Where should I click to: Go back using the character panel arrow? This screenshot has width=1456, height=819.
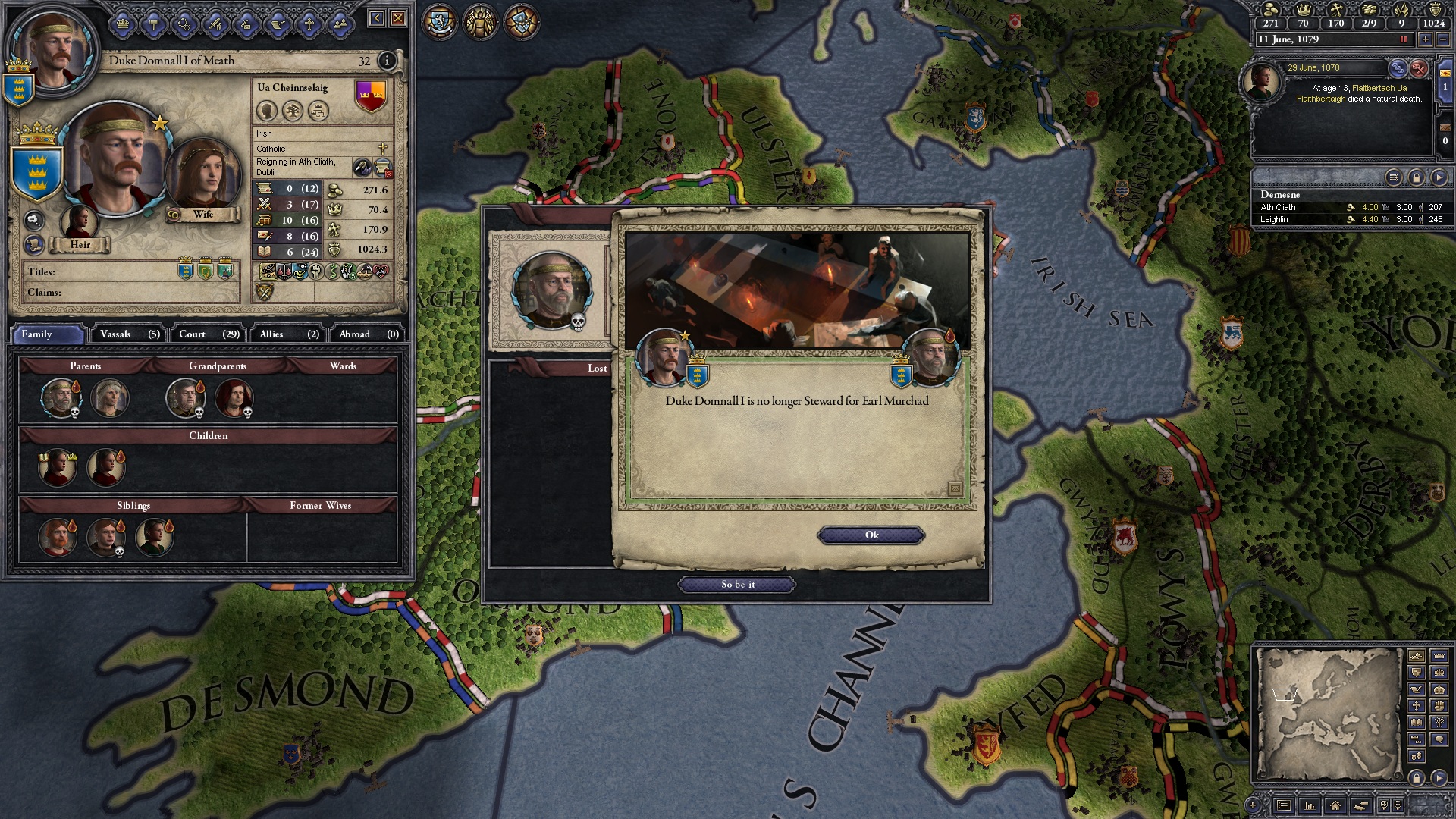[x=376, y=18]
